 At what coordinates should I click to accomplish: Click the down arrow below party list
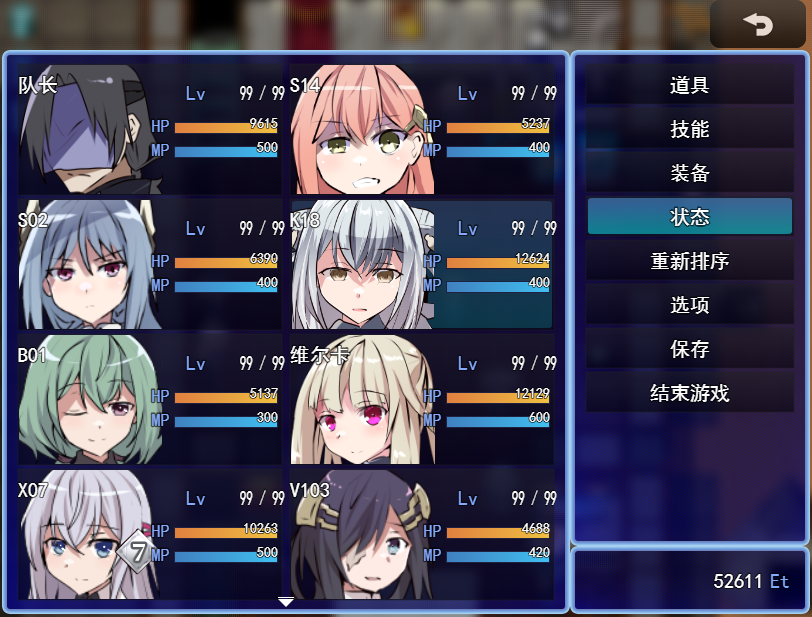click(x=286, y=602)
